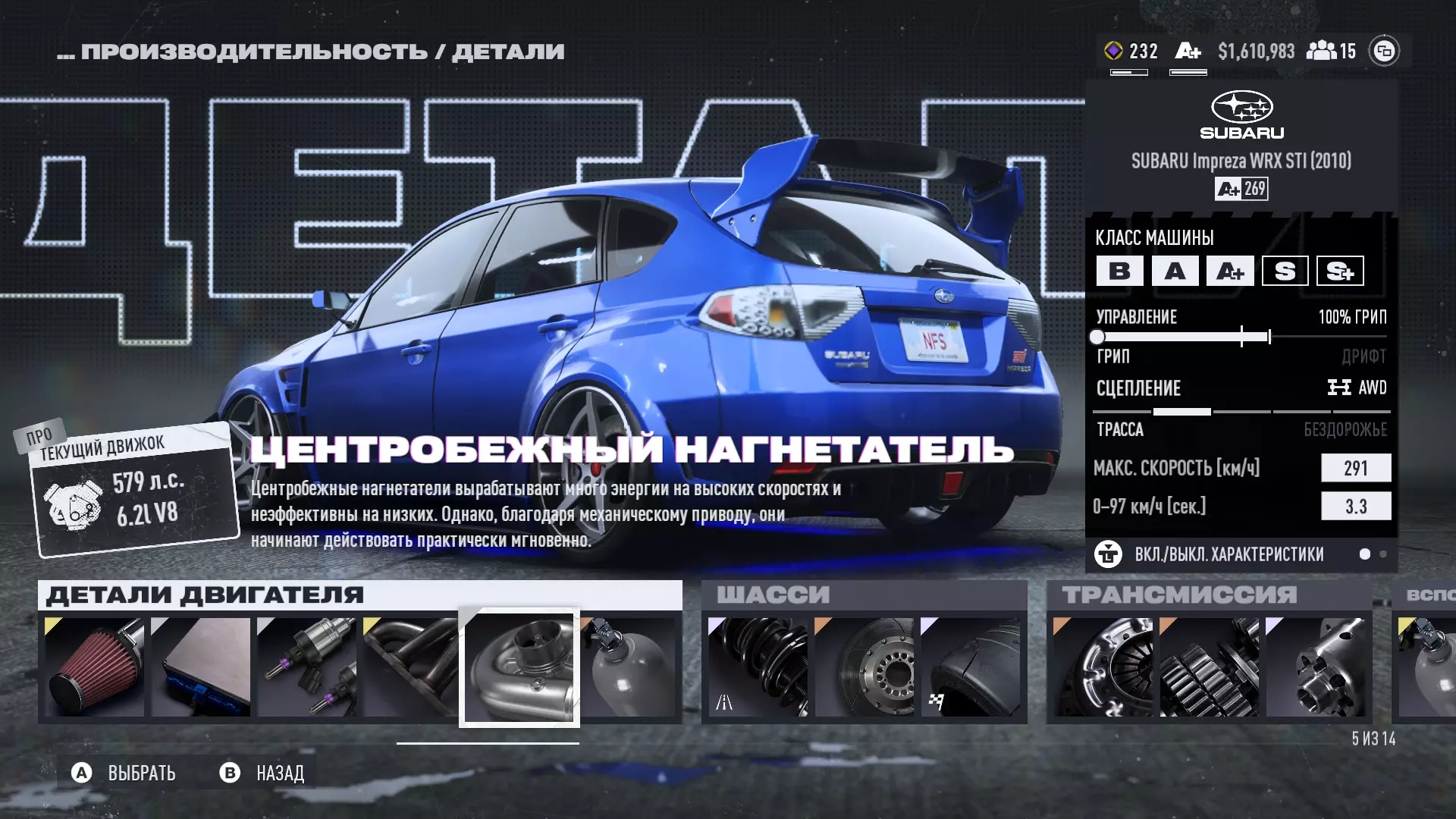1456x819 pixels.
Task: Toggle the stats display (ВКЛ./ВЫКЛ. ХАРАКТЕРИСТИКИ)
Action: coord(1228,554)
